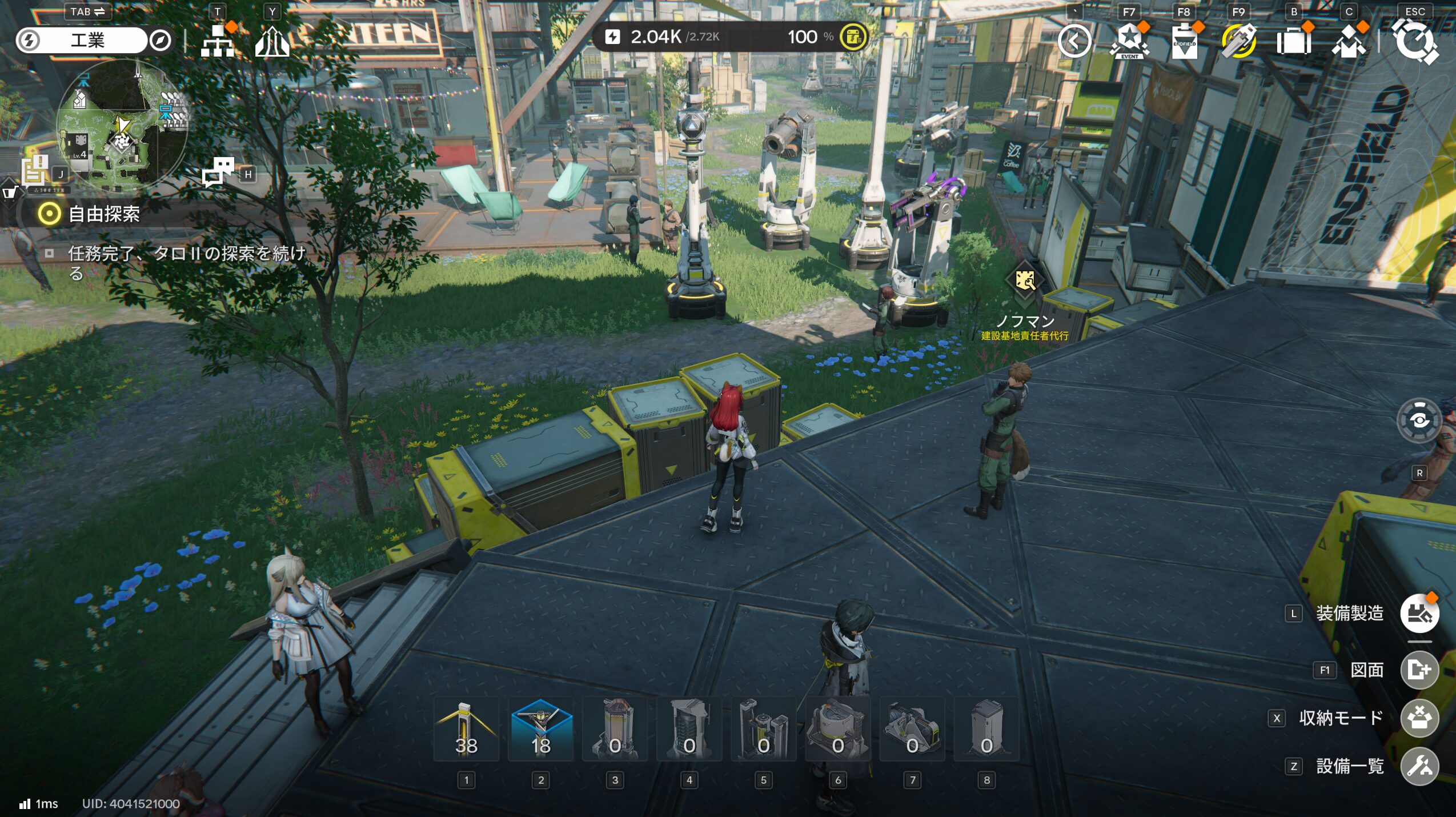Image resolution: width=1456 pixels, height=817 pixels.
Task: Open the main menu gear icon
Action: 1414,41
